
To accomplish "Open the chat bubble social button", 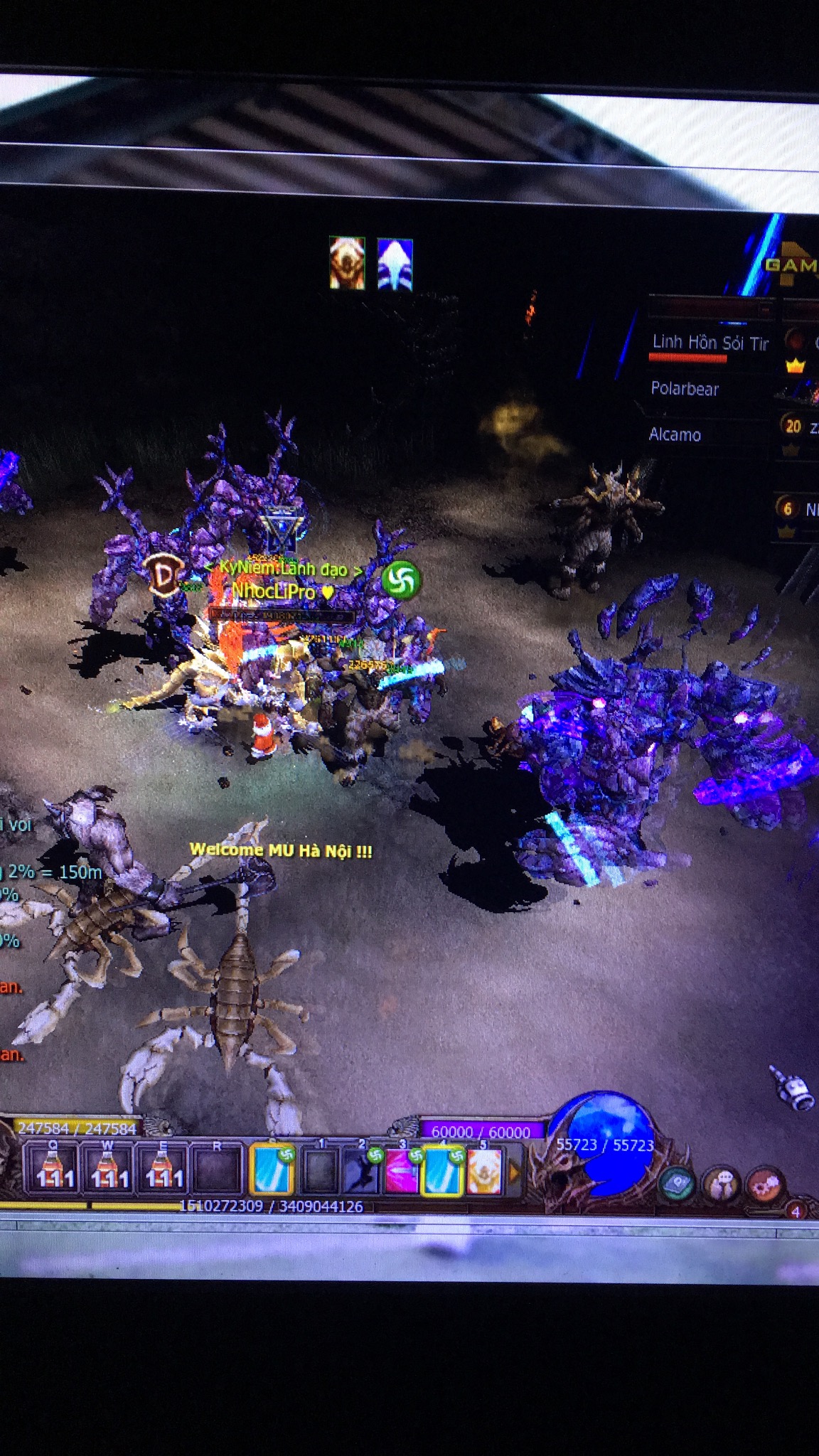I will point(721,1184).
